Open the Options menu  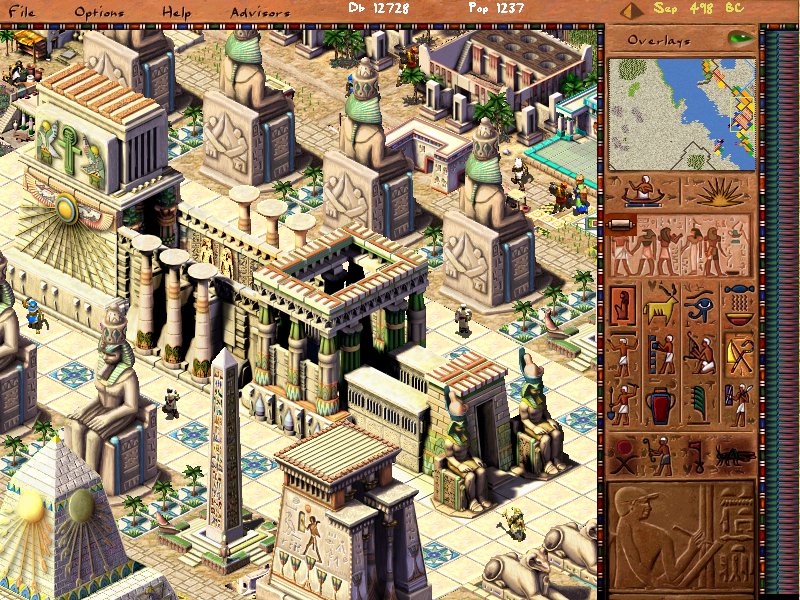click(99, 12)
